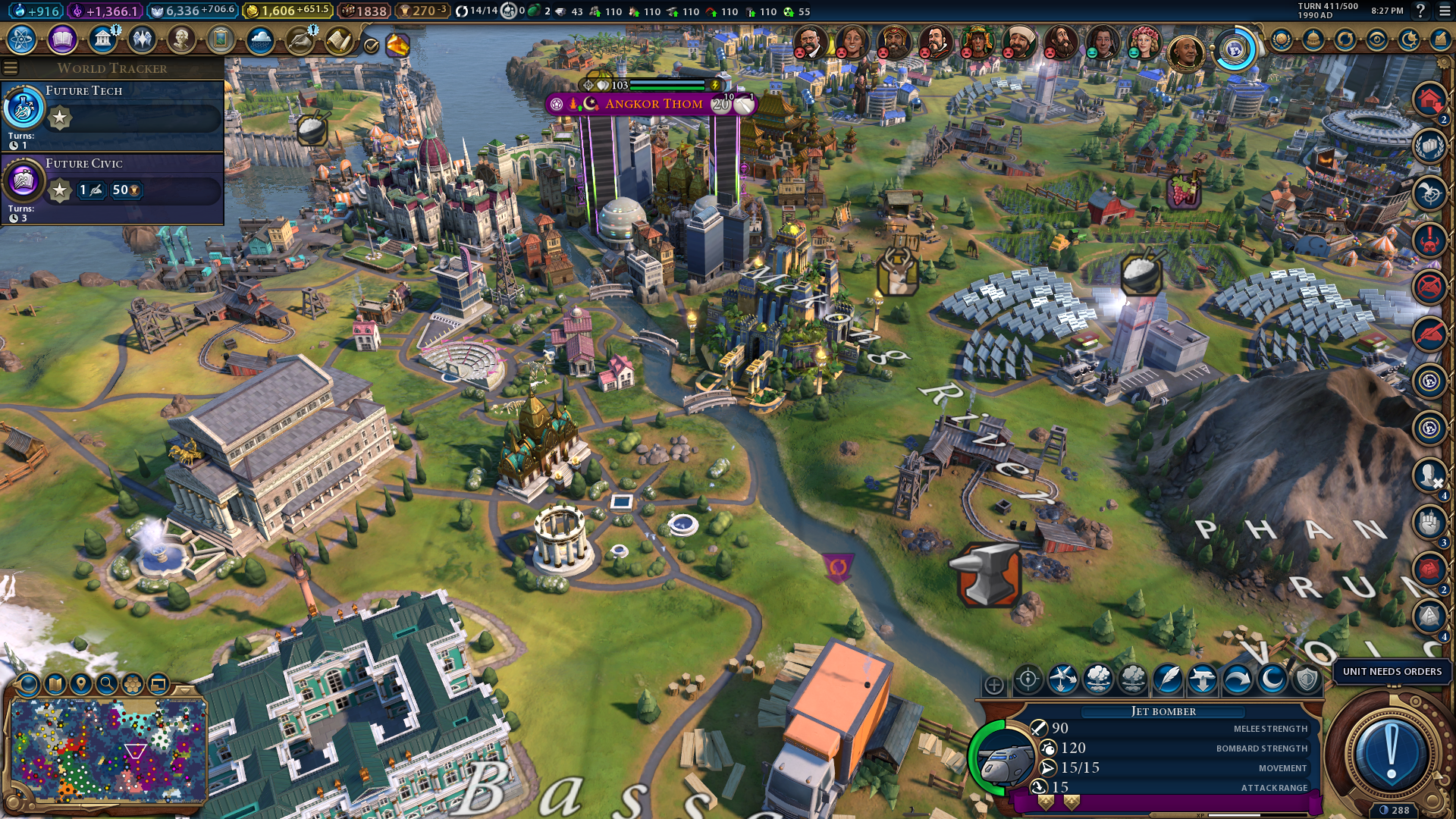Viewport: 1456px width, 819px height.
Task: Open the World Rankings laurel globe icon
Action: pyautogui.click(x=1282, y=39)
